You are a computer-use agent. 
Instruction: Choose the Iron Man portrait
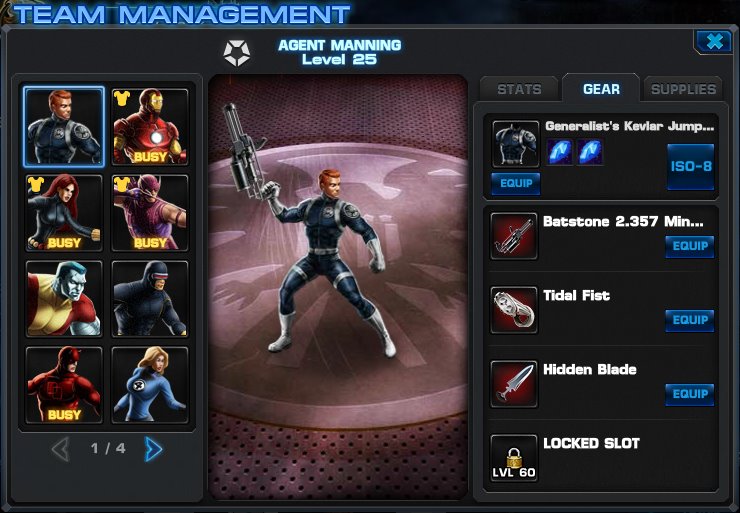pyautogui.click(x=150, y=127)
